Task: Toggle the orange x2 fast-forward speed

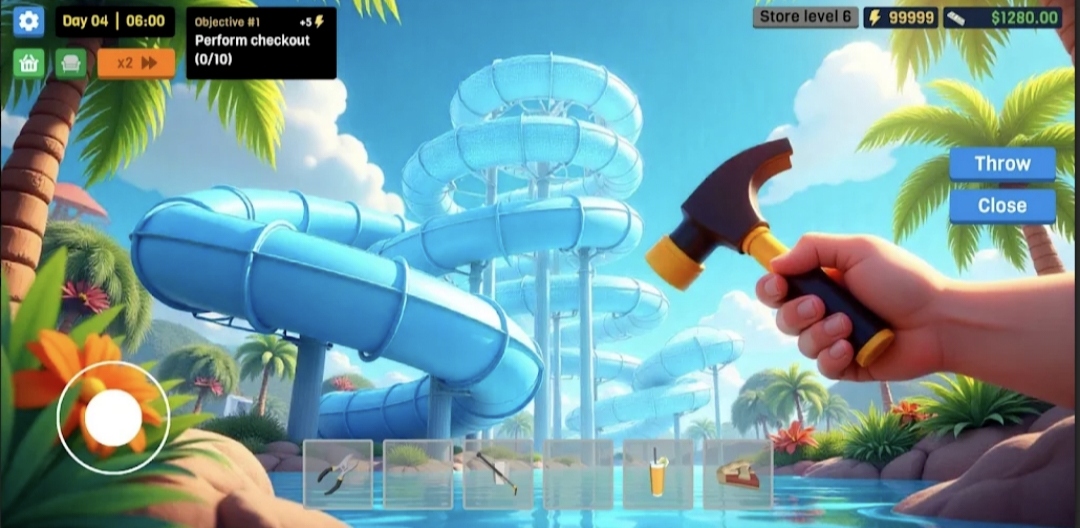Action: click(x=136, y=63)
